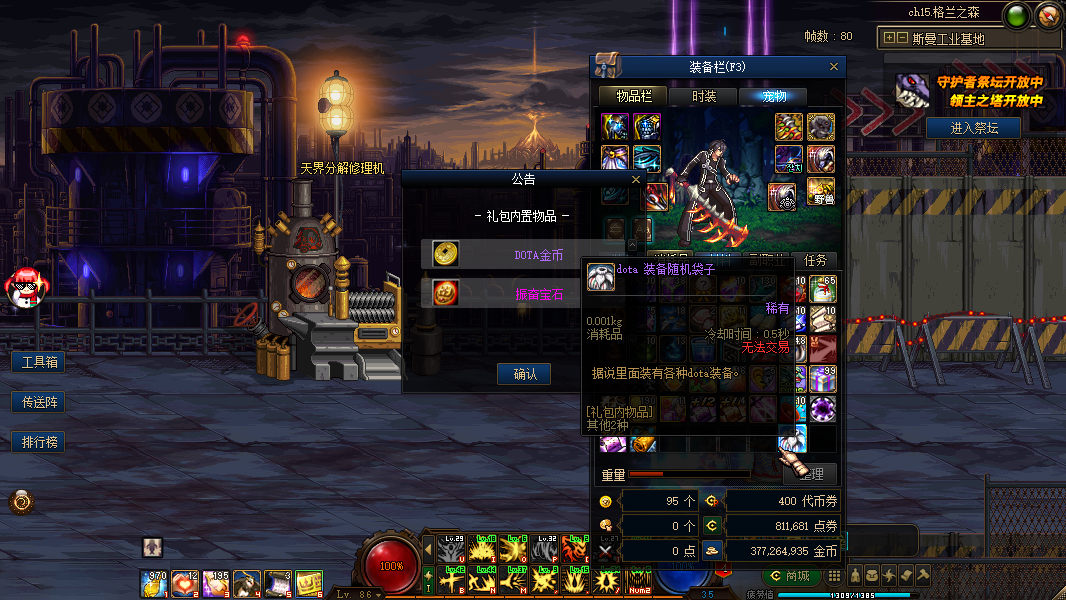
Task: Confirm the announcement with the 确认 button
Action: (x=525, y=374)
